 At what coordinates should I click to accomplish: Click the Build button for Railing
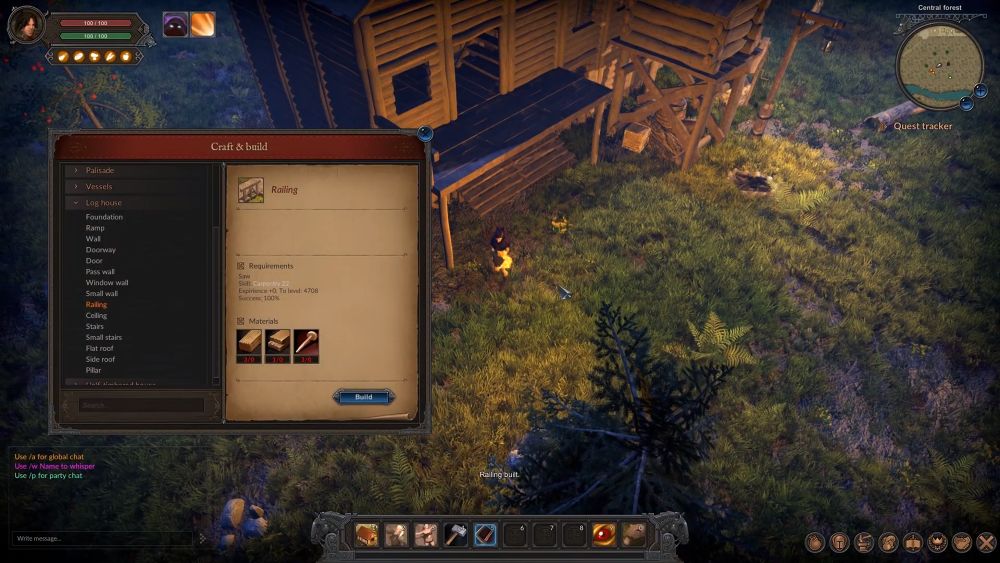coord(363,397)
